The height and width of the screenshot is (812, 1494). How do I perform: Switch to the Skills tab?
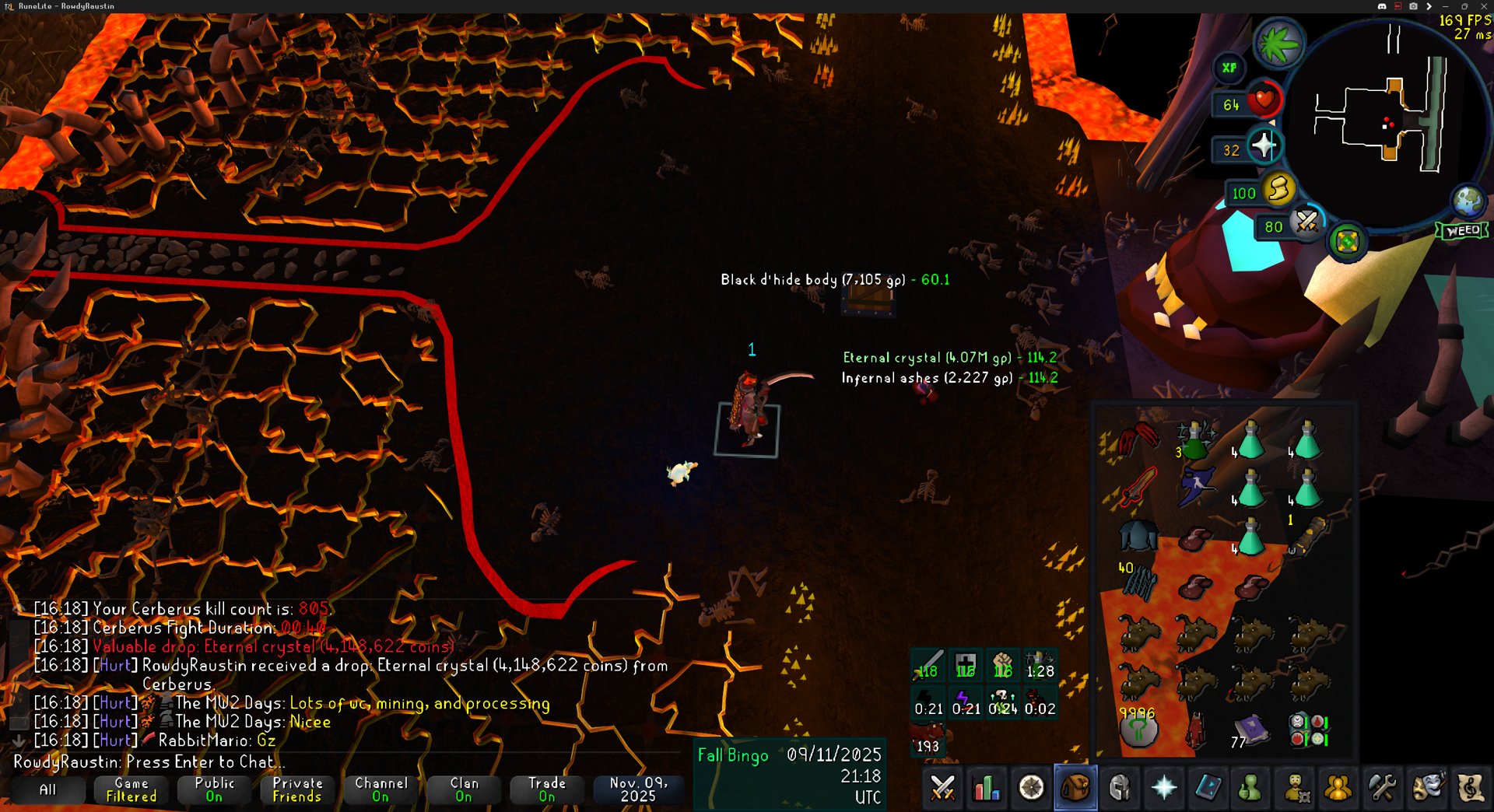987,788
